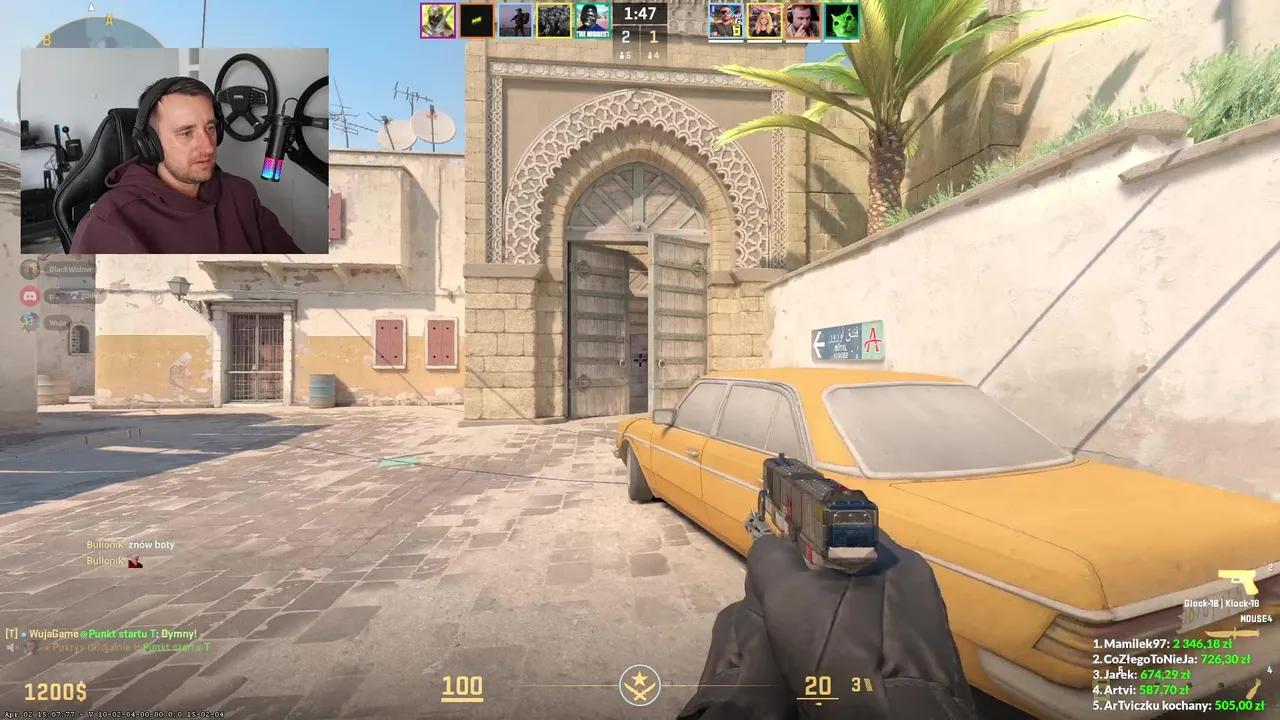The height and width of the screenshot is (720, 1280).
Task: Click the green cat avatar on the CT team
Action: coord(841,20)
